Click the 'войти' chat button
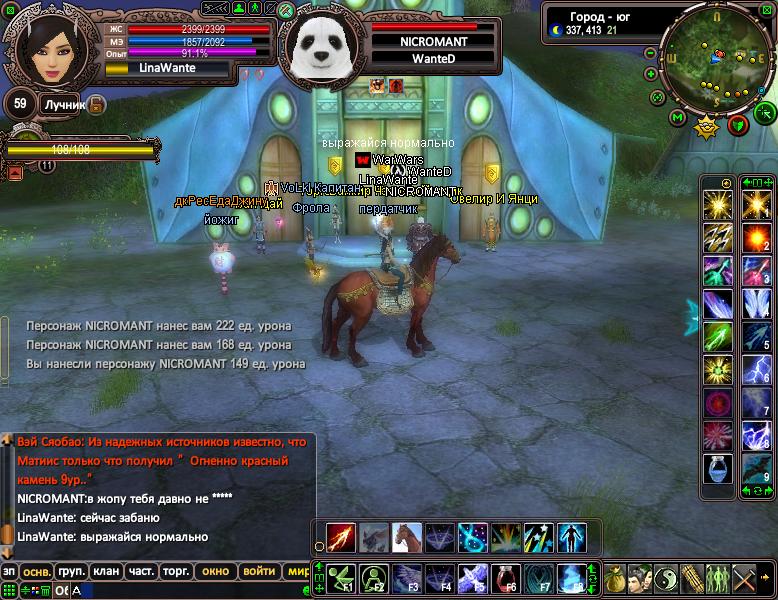This screenshot has height=600, width=778. pos(258,571)
